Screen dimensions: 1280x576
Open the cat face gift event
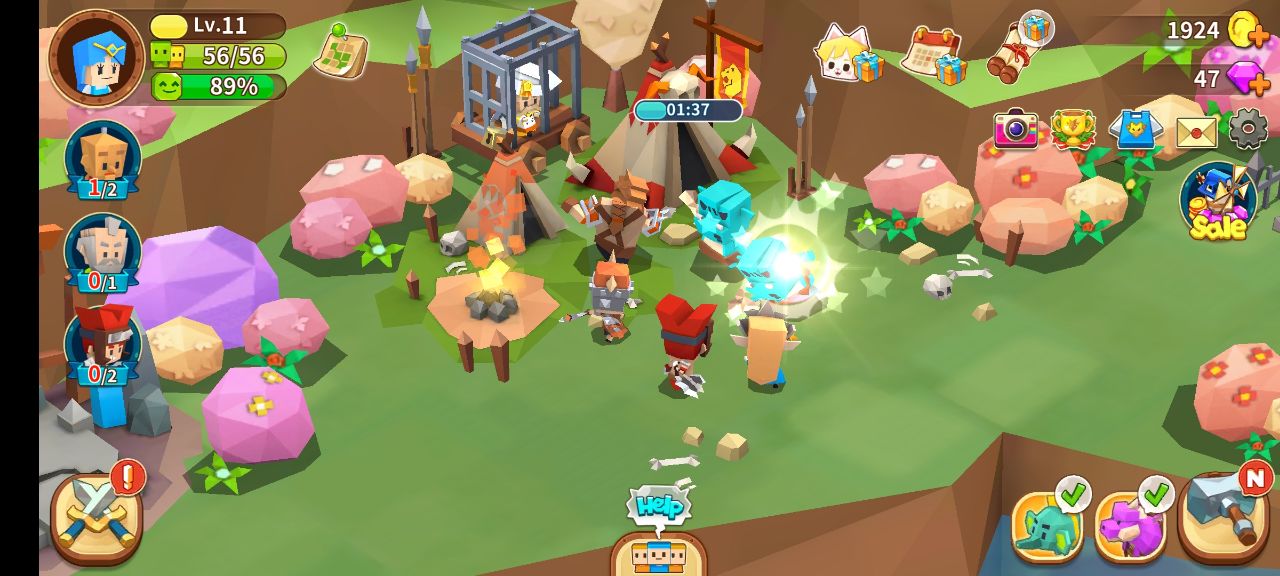click(x=847, y=53)
